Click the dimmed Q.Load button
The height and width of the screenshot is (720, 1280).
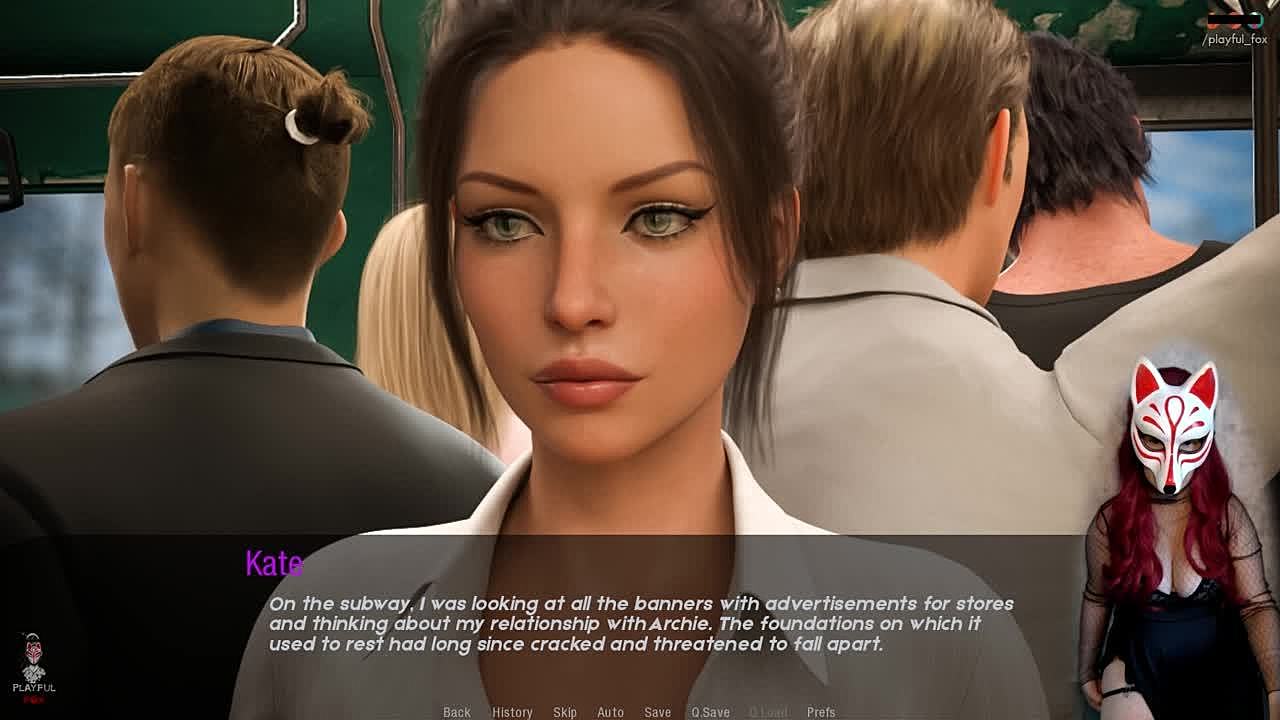(768, 712)
